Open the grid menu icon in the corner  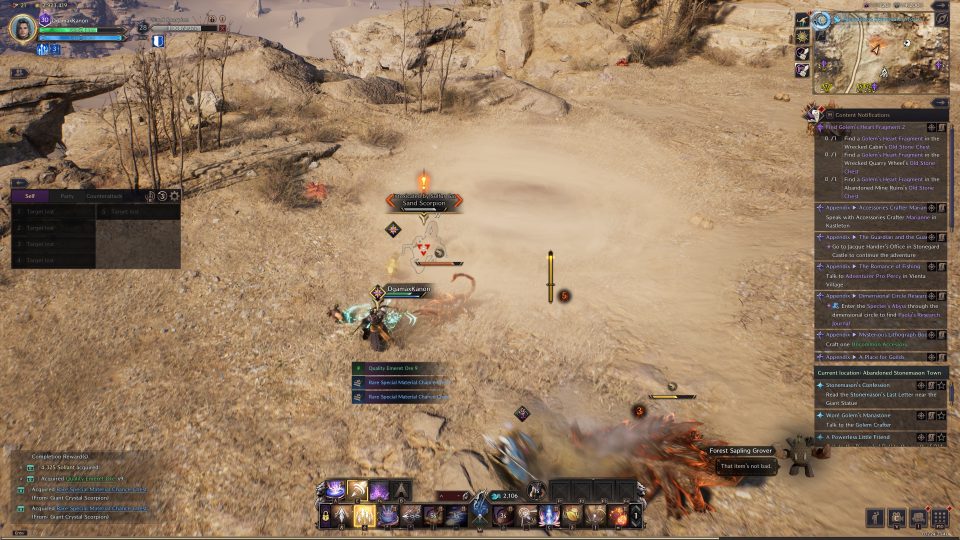coord(939,518)
